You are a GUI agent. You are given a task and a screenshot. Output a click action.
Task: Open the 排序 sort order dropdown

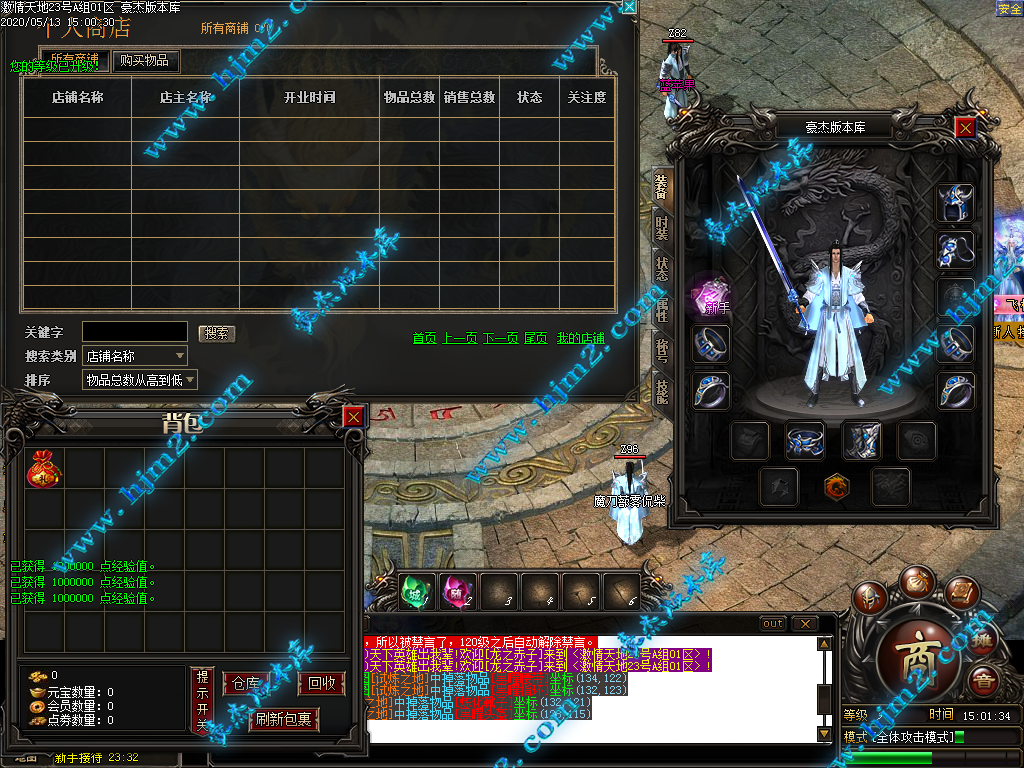[x=140, y=380]
